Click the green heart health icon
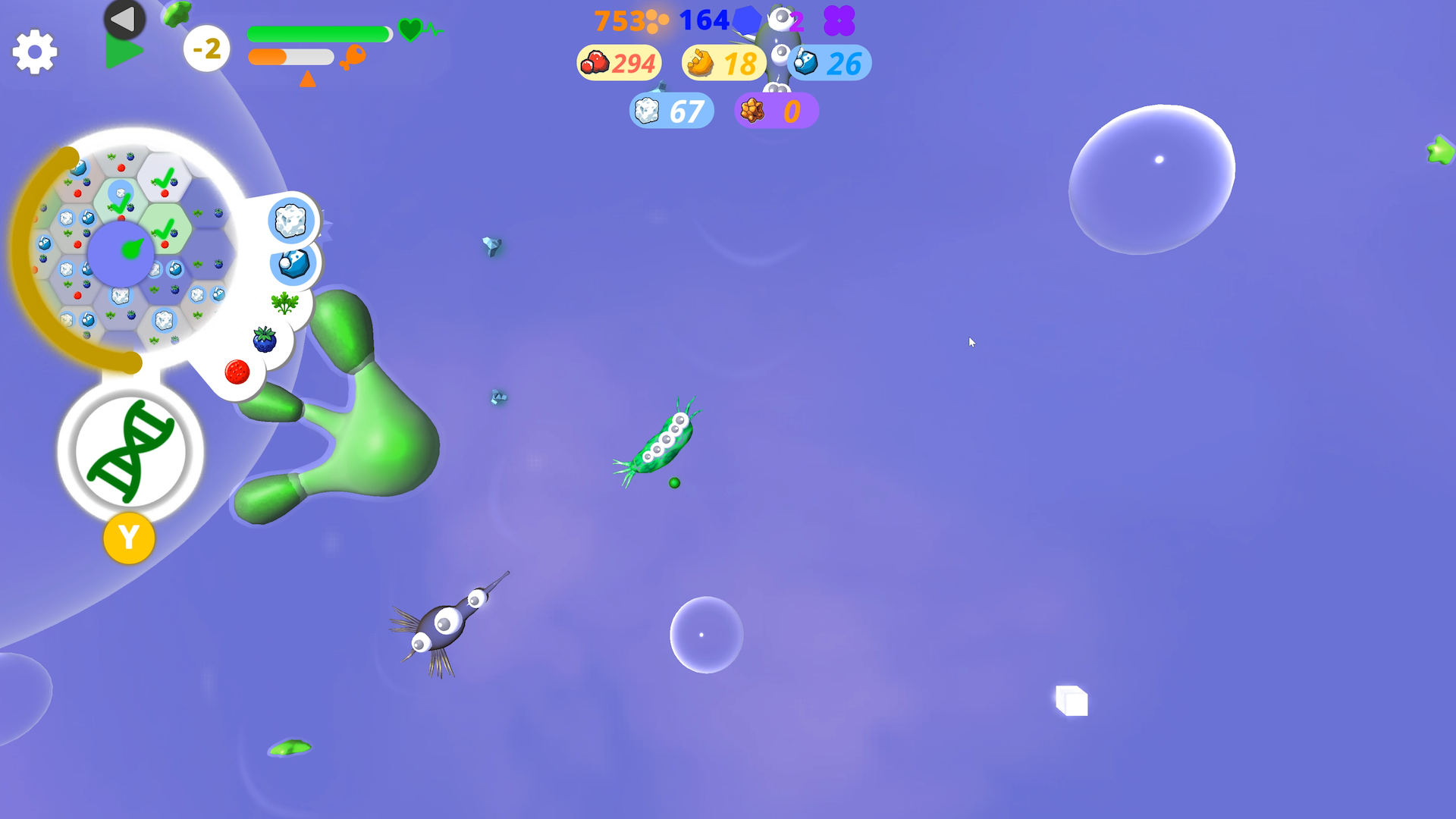Screen dimensions: 1456x819 pyautogui.click(x=409, y=31)
